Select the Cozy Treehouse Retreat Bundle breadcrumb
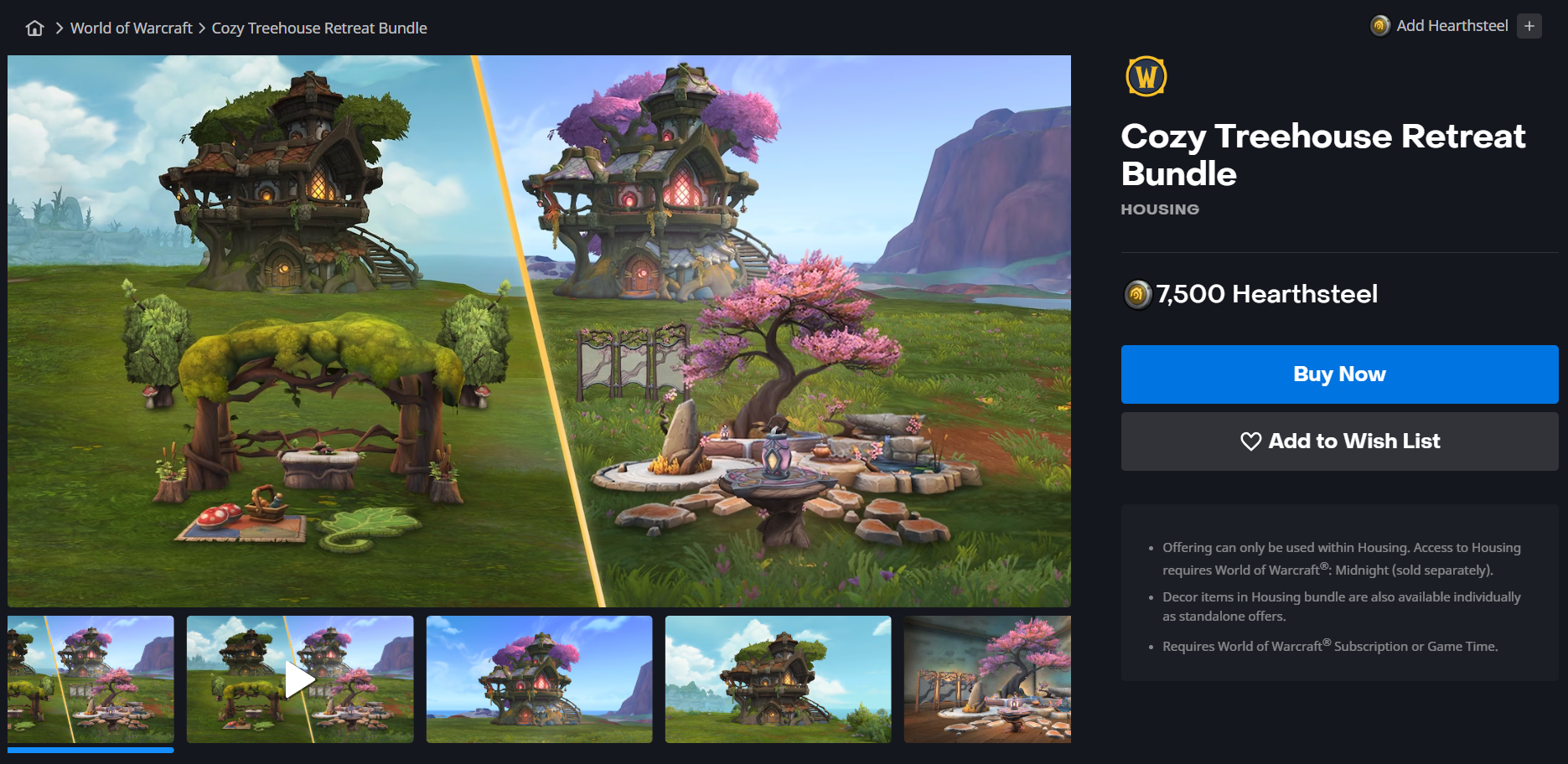 tap(318, 28)
